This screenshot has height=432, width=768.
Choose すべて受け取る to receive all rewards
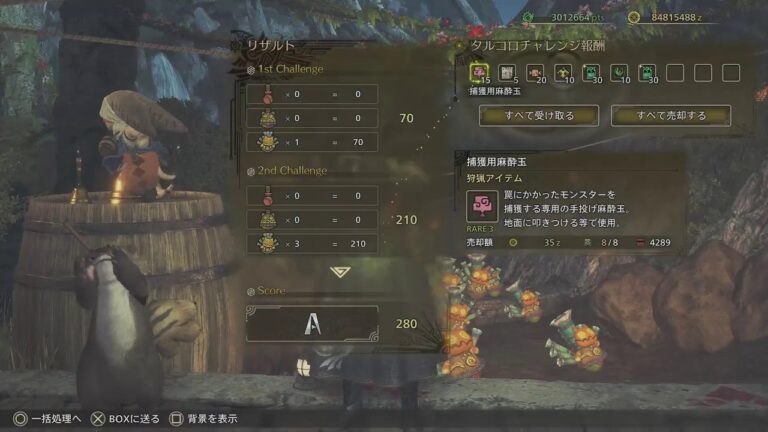(x=538, y=116)
